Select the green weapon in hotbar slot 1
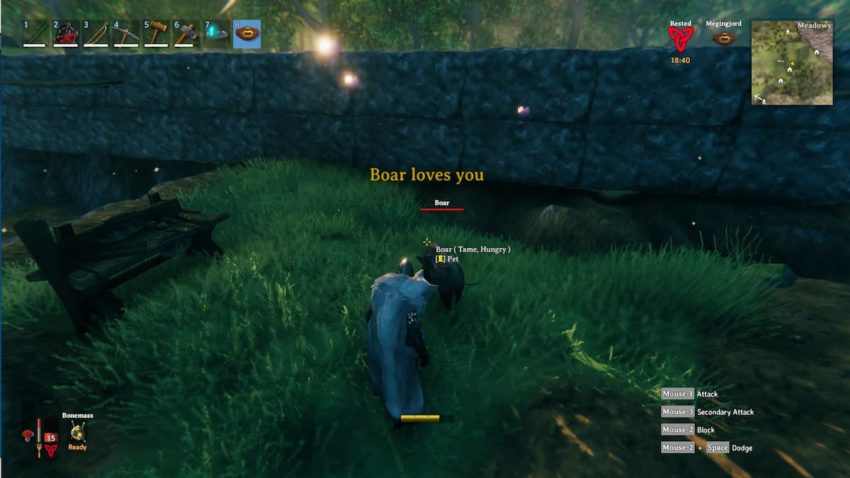The width and height of the screenshot is (850, 478). coord(36,34)
